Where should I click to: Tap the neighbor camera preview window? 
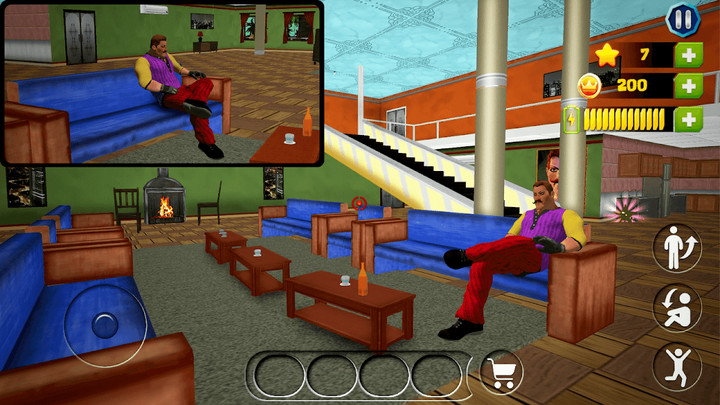click(162, 83)
